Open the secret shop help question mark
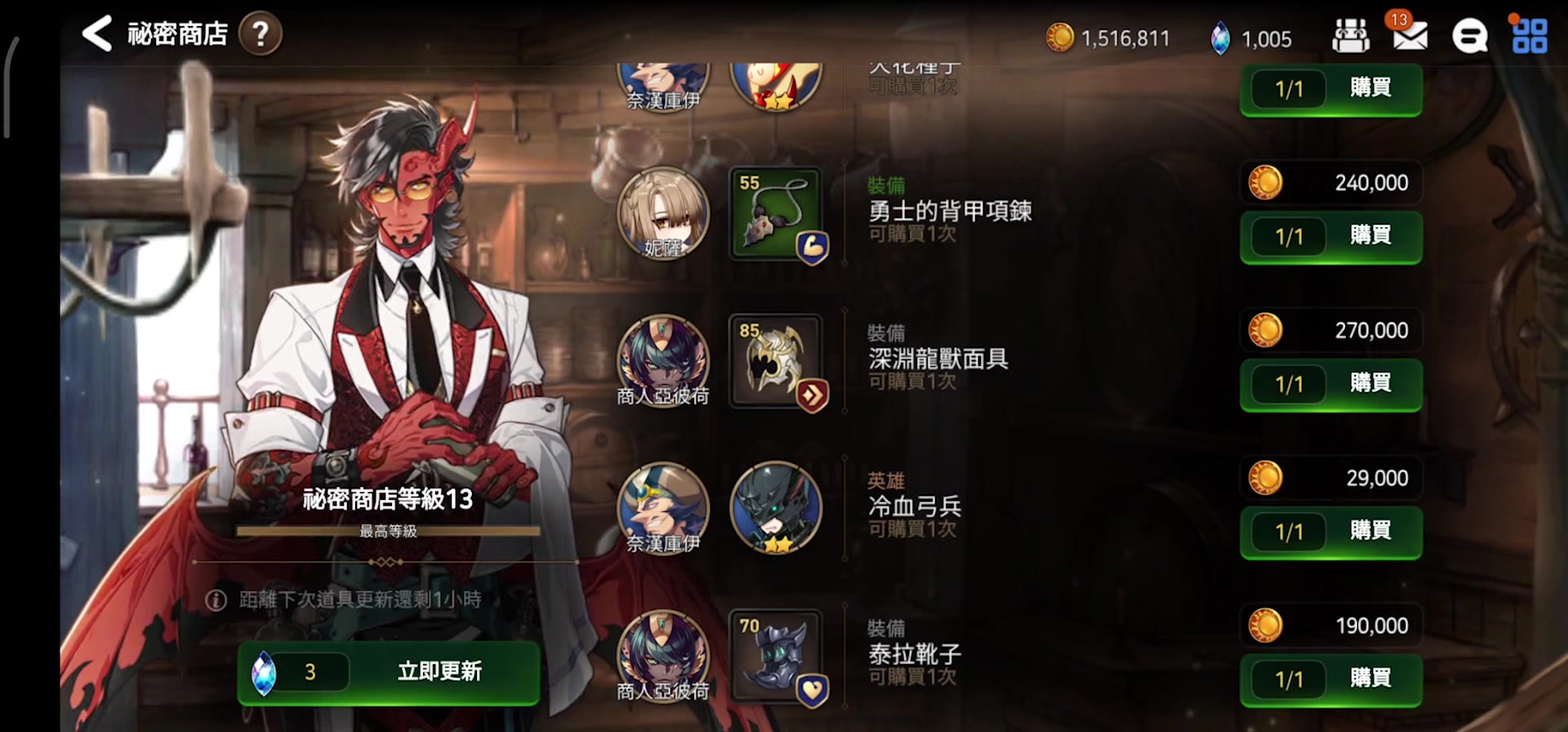 pyautogui.click(x=260, y=34)
